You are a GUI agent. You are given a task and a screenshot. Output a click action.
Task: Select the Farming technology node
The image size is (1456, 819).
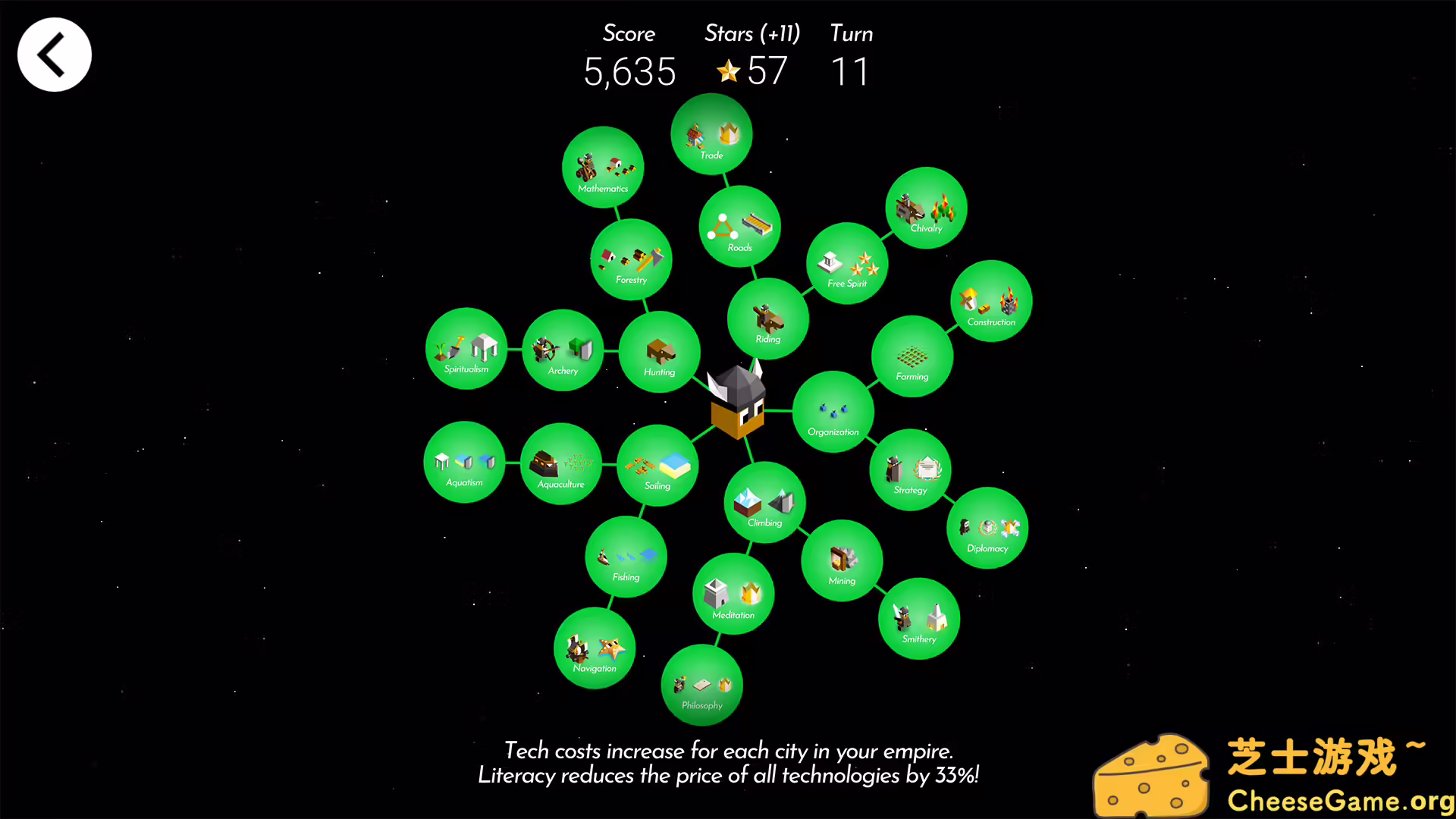(x=912, y=356)
